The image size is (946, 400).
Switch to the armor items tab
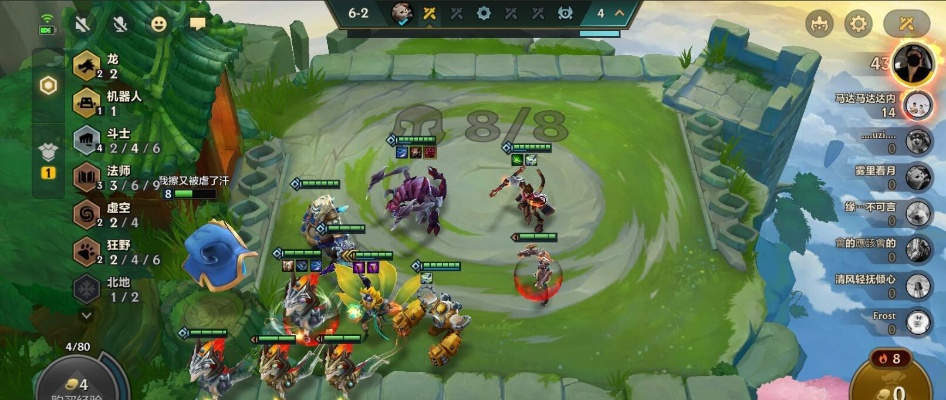[x=47, y=152]
